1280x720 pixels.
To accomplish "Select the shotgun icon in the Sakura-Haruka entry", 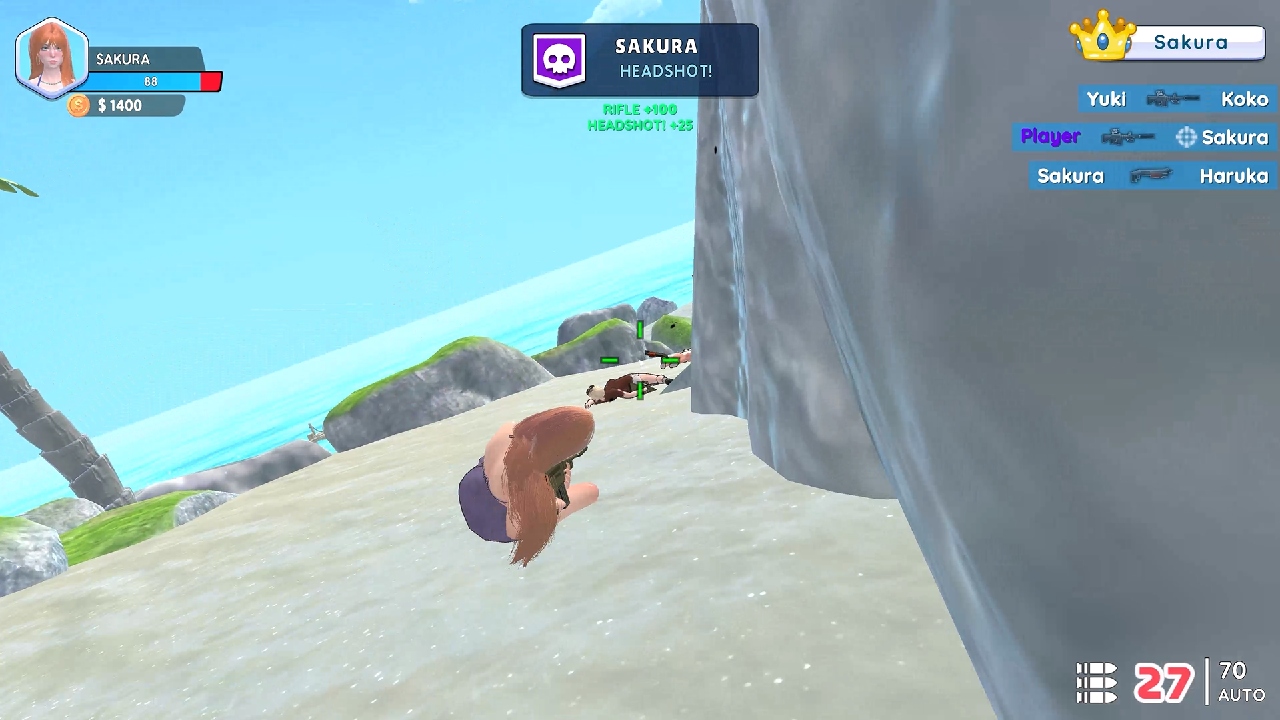I will coord(1152,175).
